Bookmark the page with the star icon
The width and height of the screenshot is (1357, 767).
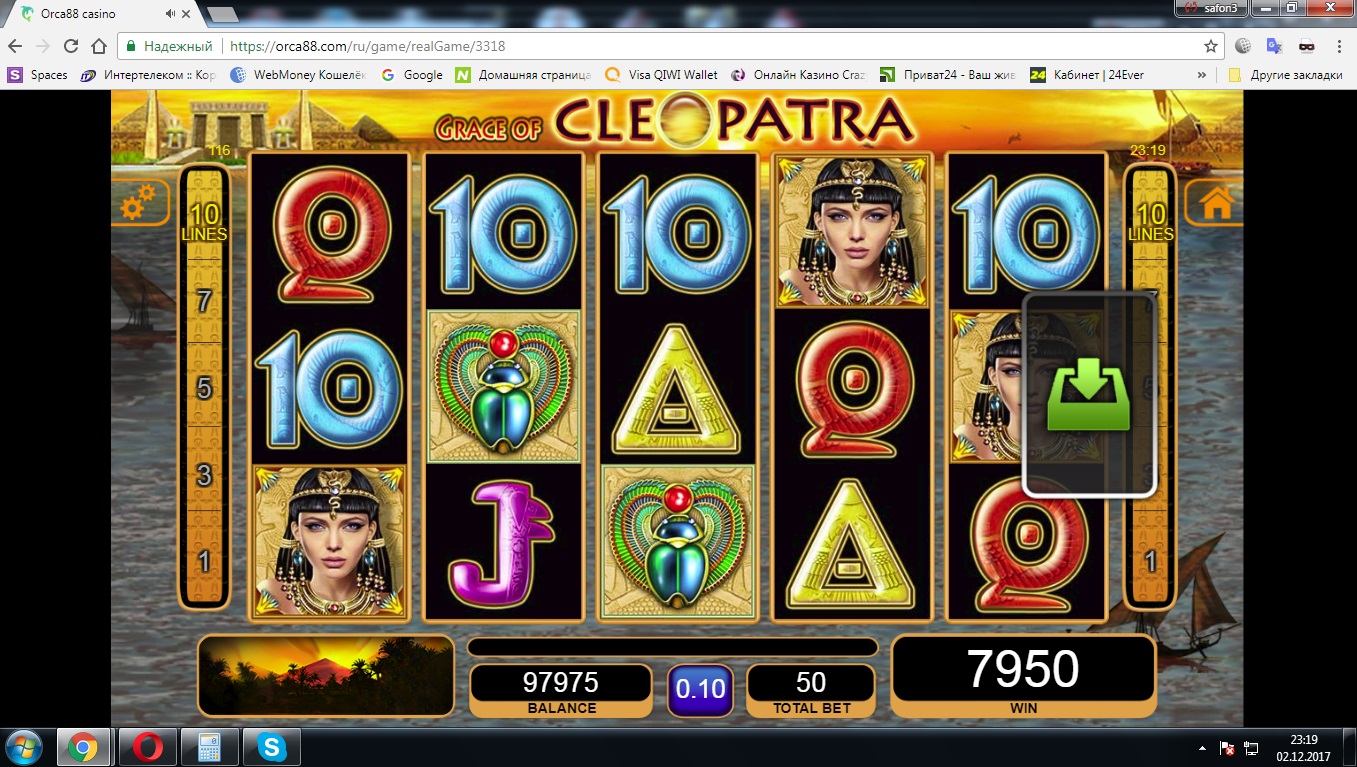click(1211, 46)
